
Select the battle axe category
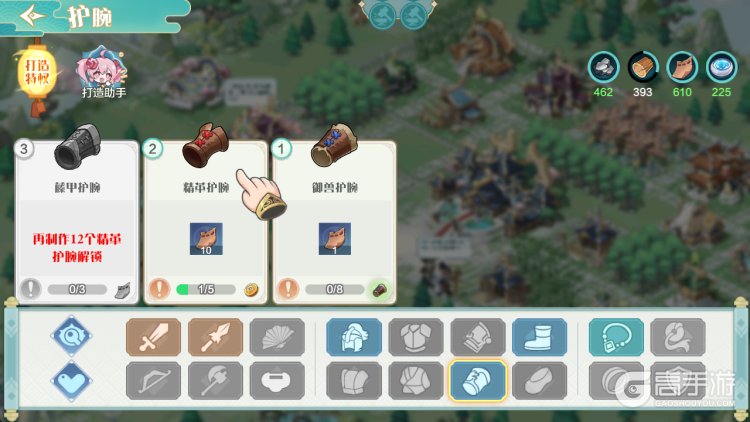(x=215, y=380)
